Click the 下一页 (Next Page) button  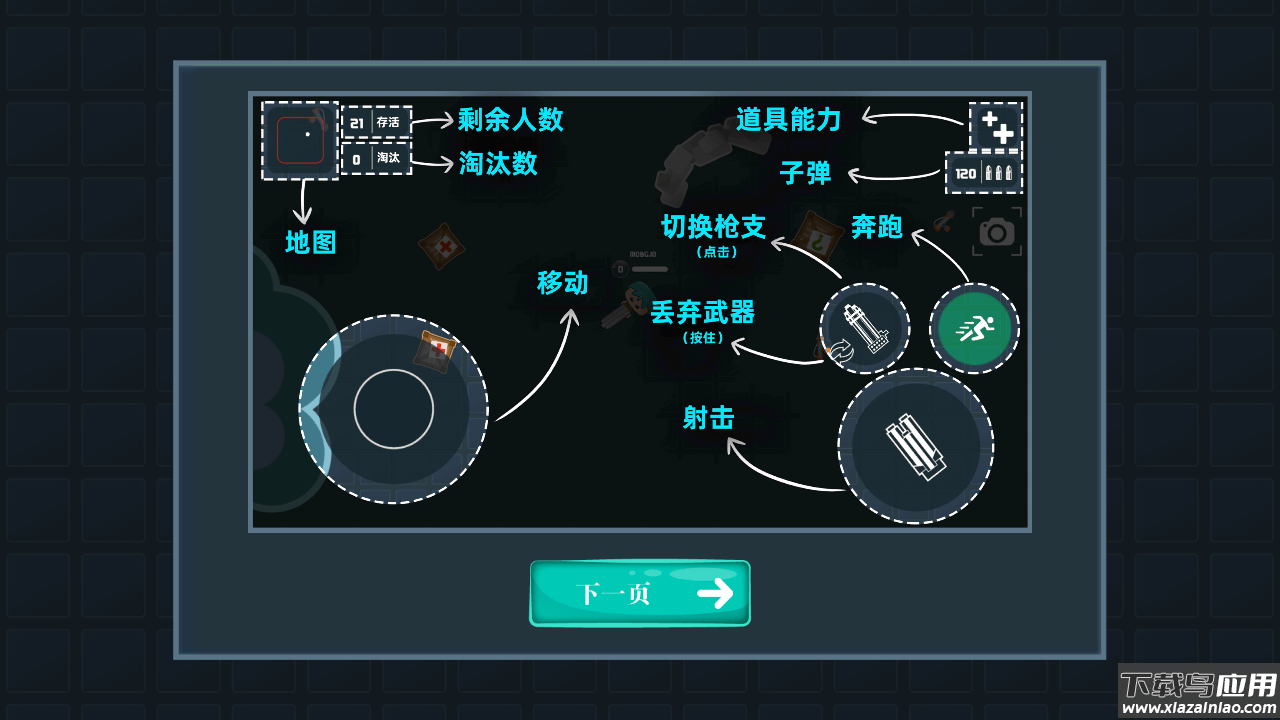coord(639,592)
